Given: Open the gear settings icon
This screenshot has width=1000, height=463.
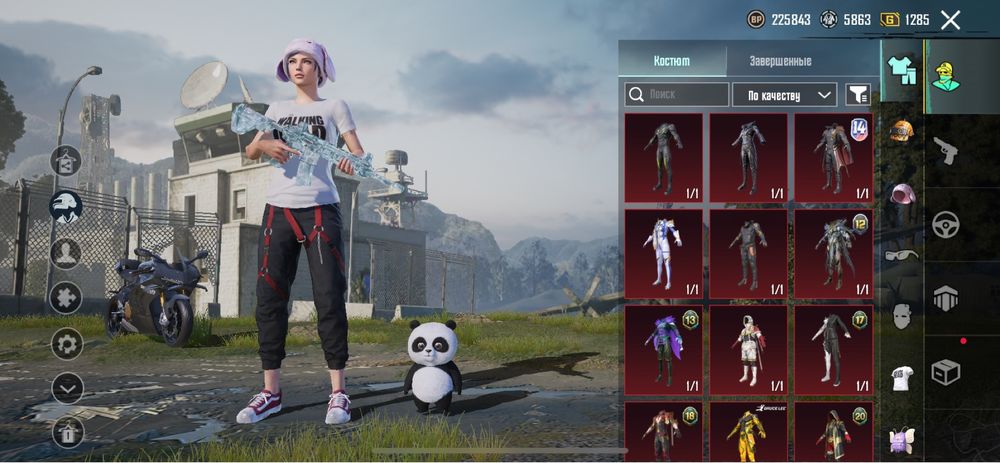Looking at the screenshot, I should [67, 344].
